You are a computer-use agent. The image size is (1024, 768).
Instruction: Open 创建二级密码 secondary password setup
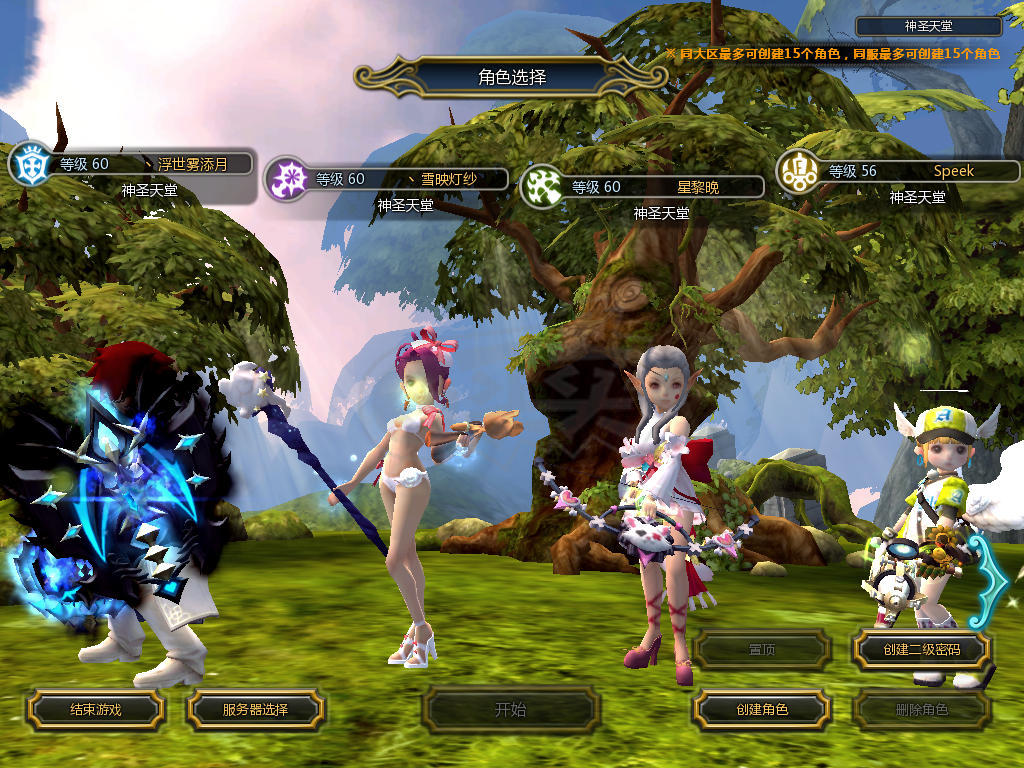(x=921, y=650)
